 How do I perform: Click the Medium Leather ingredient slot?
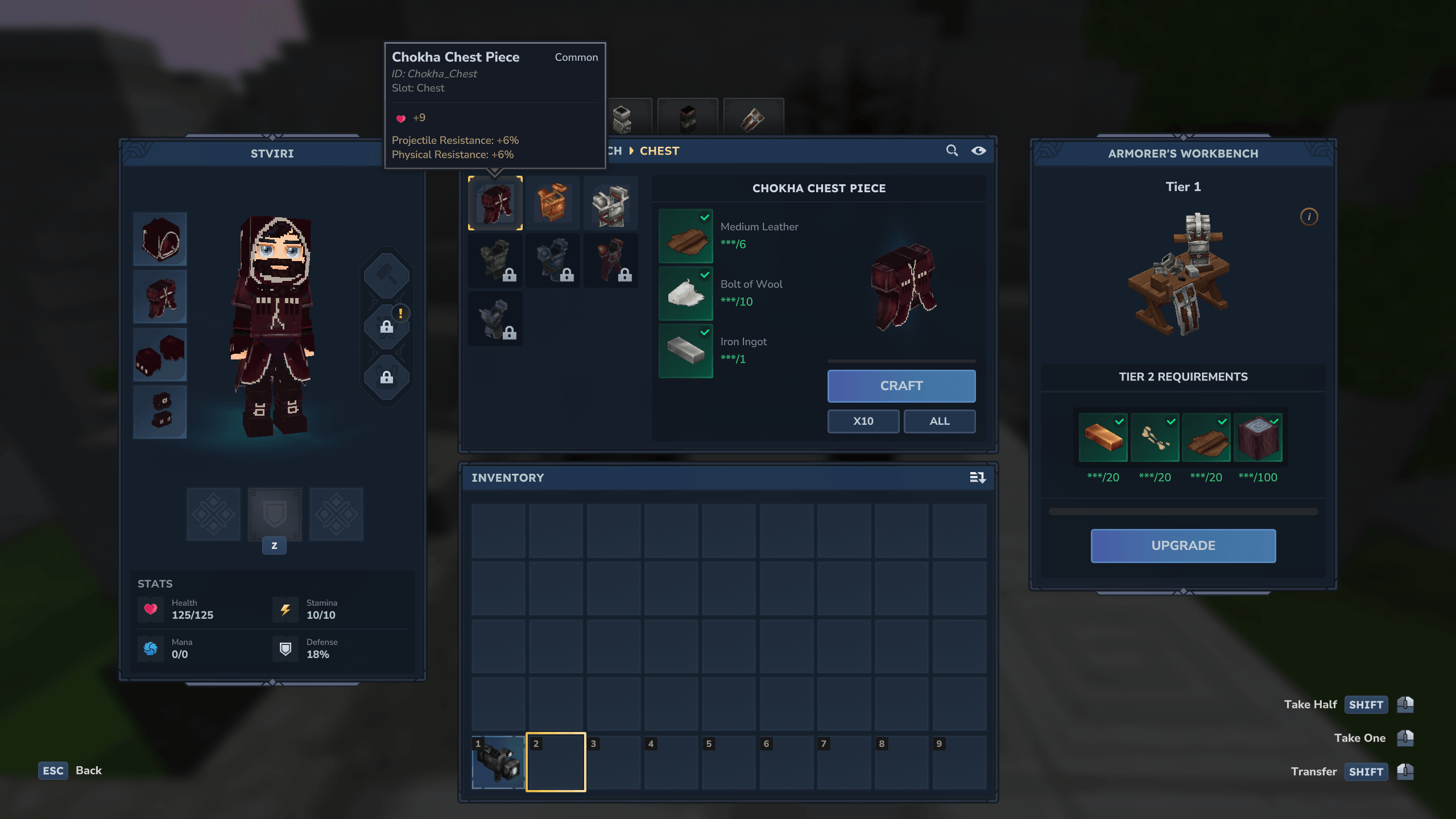click(685, 236)
